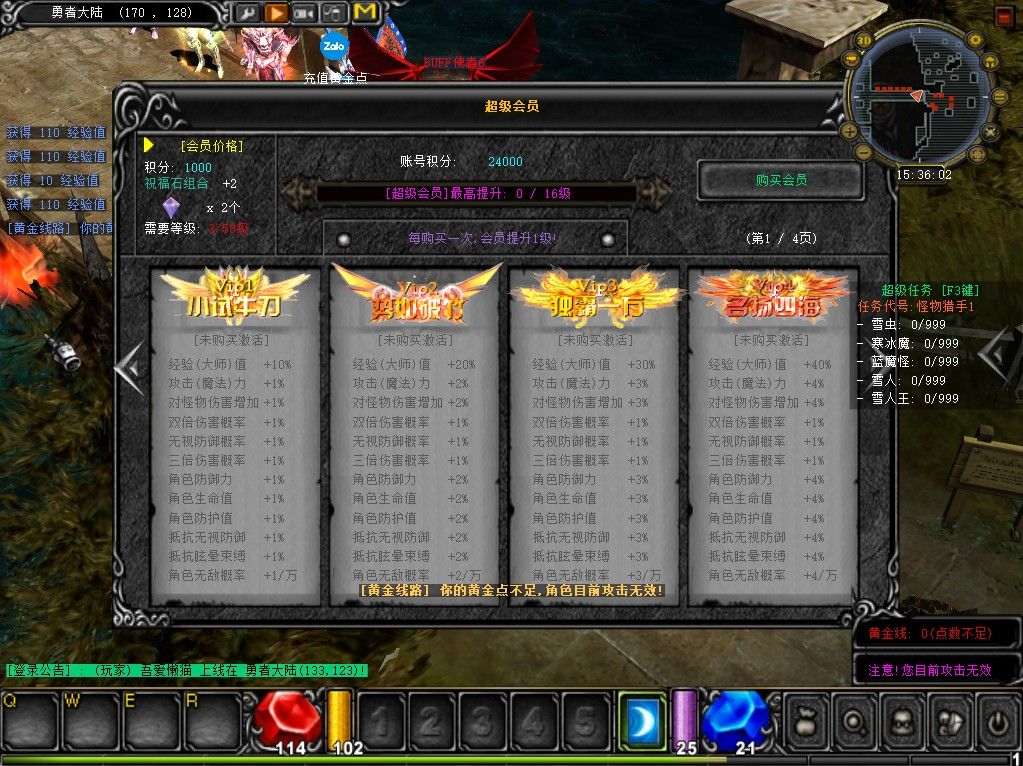The image size is (1023, 766).
Task: Toggle the minimap 3D view button
Action: coord(864,40)
